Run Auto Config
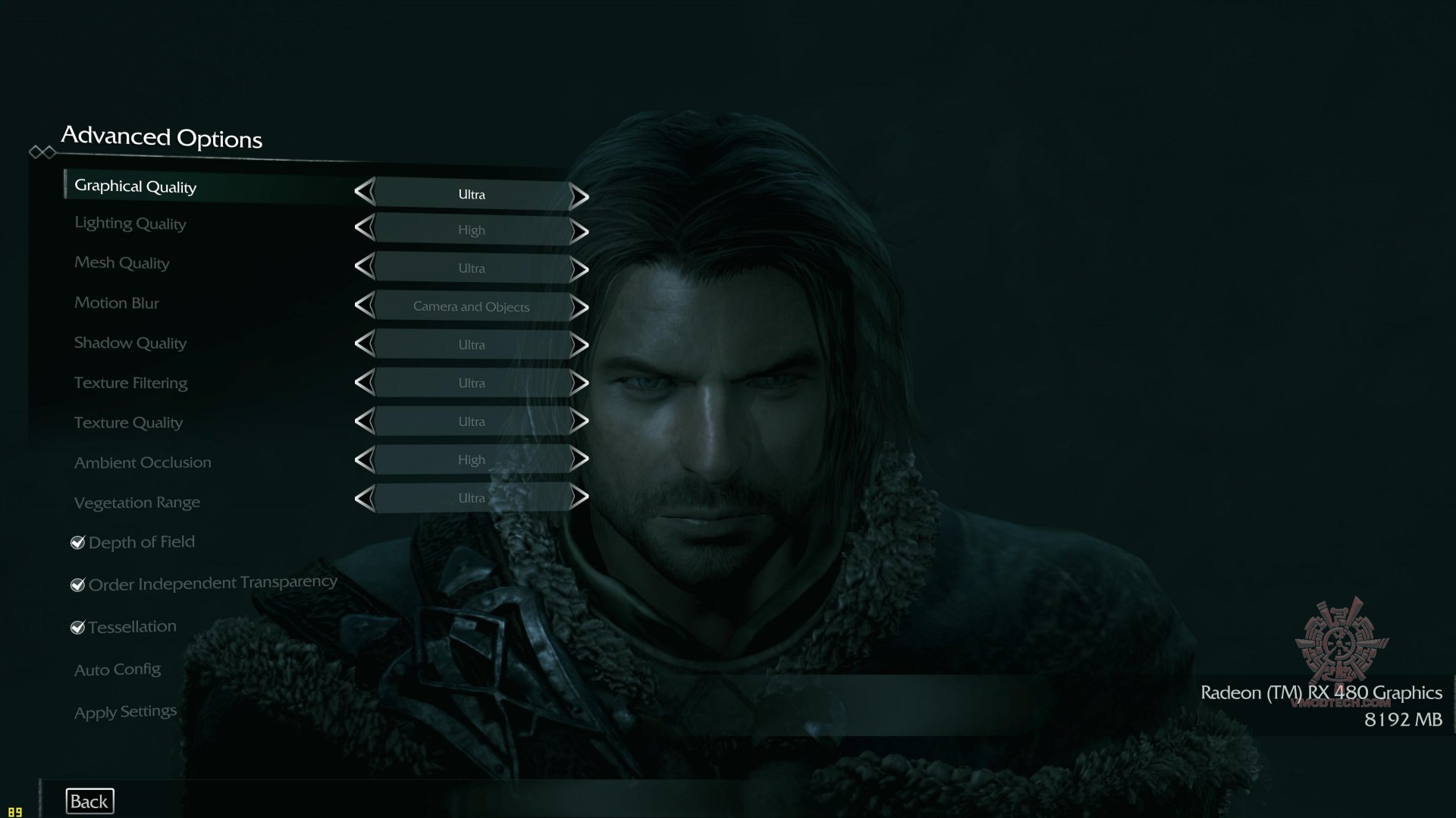 point(118,669)
